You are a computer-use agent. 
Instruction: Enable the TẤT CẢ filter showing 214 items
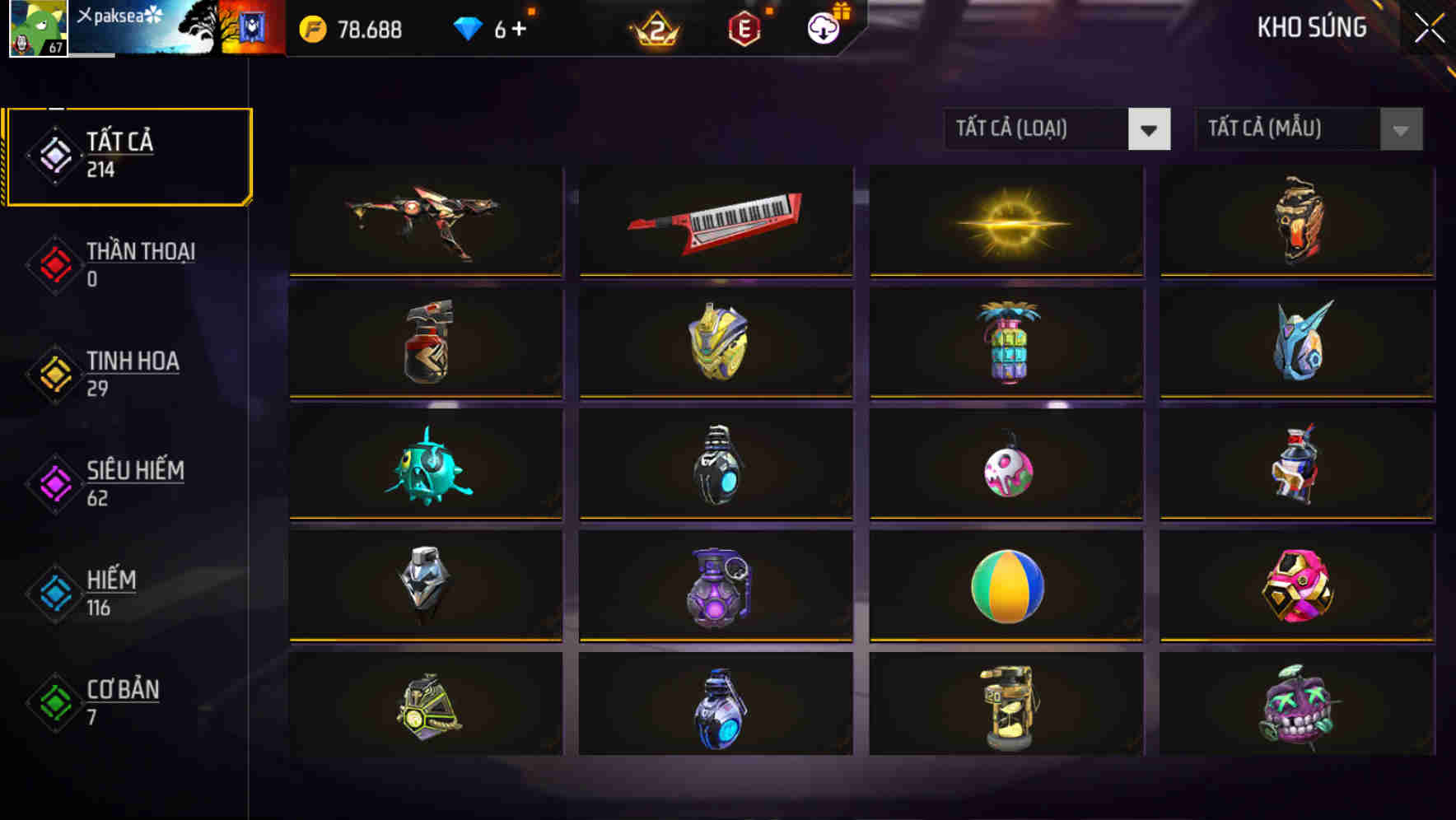pos(128,153)
